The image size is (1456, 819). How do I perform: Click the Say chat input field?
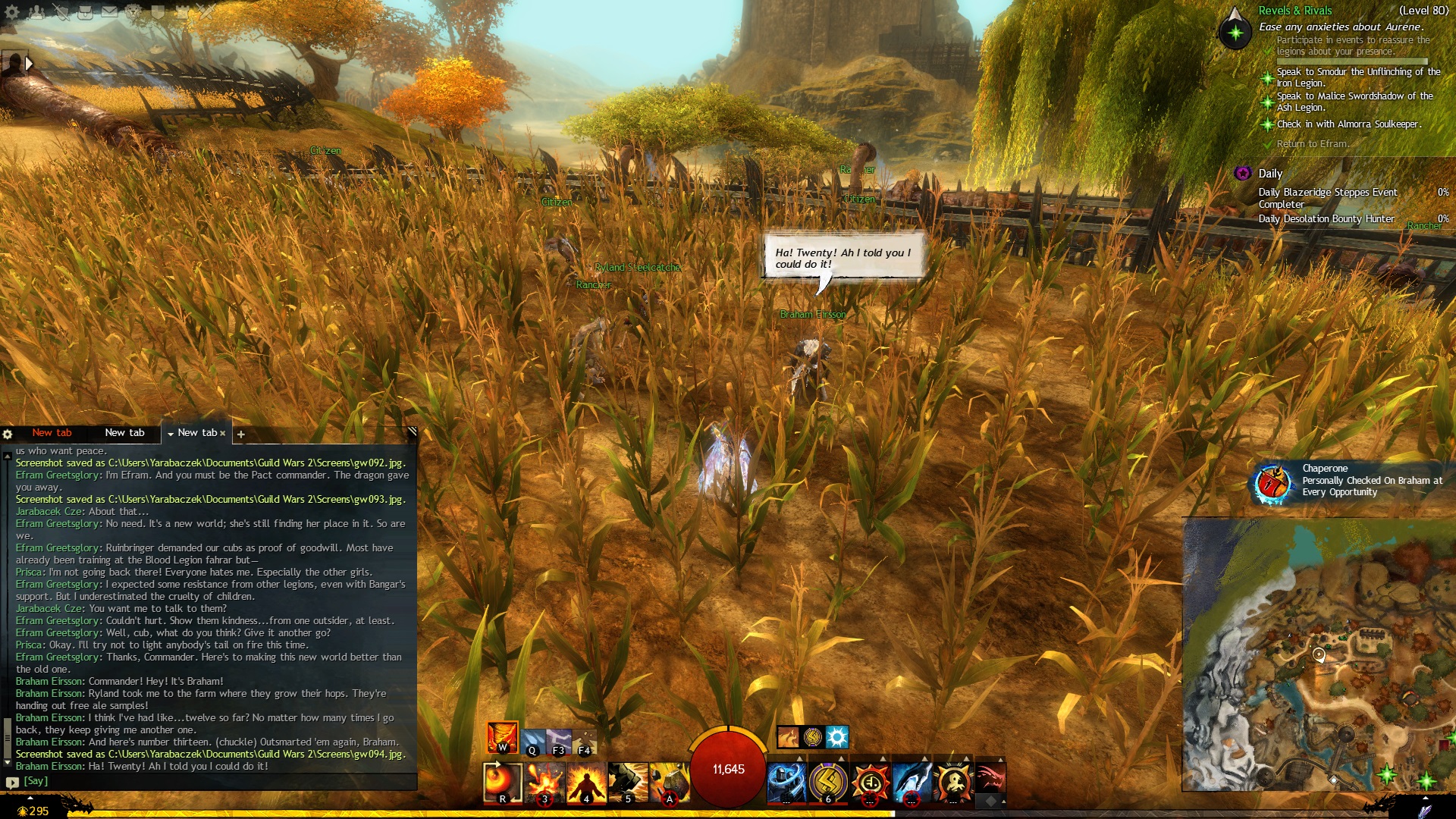212,781
